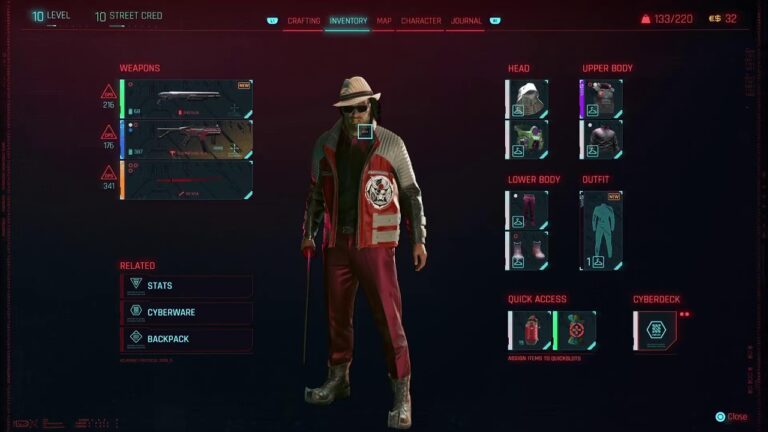Go to the Character tab
The height and width of the screenshot is (432, 768).
coord(421,20)
